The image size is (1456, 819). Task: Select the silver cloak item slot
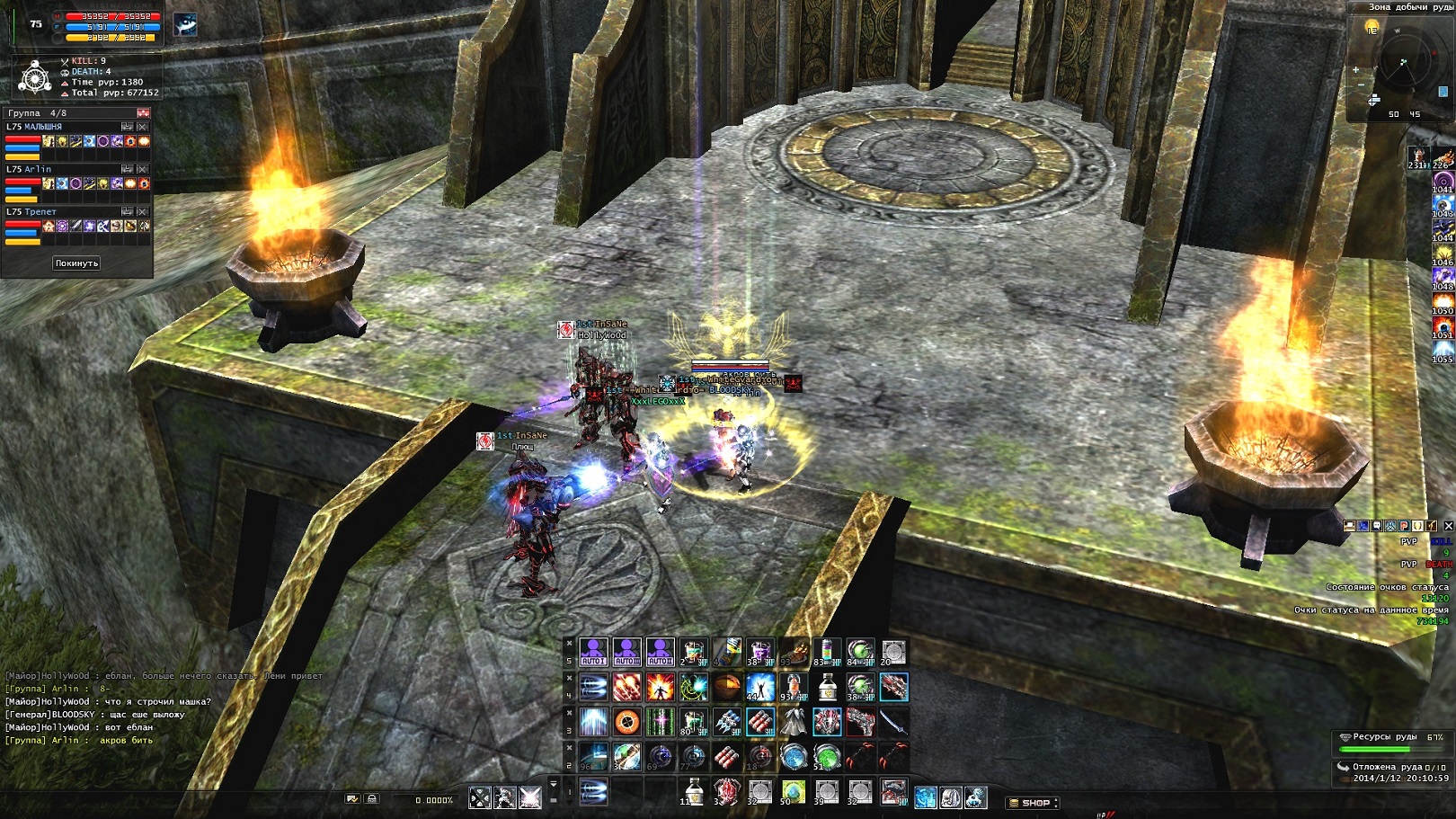tap(793, 722)
